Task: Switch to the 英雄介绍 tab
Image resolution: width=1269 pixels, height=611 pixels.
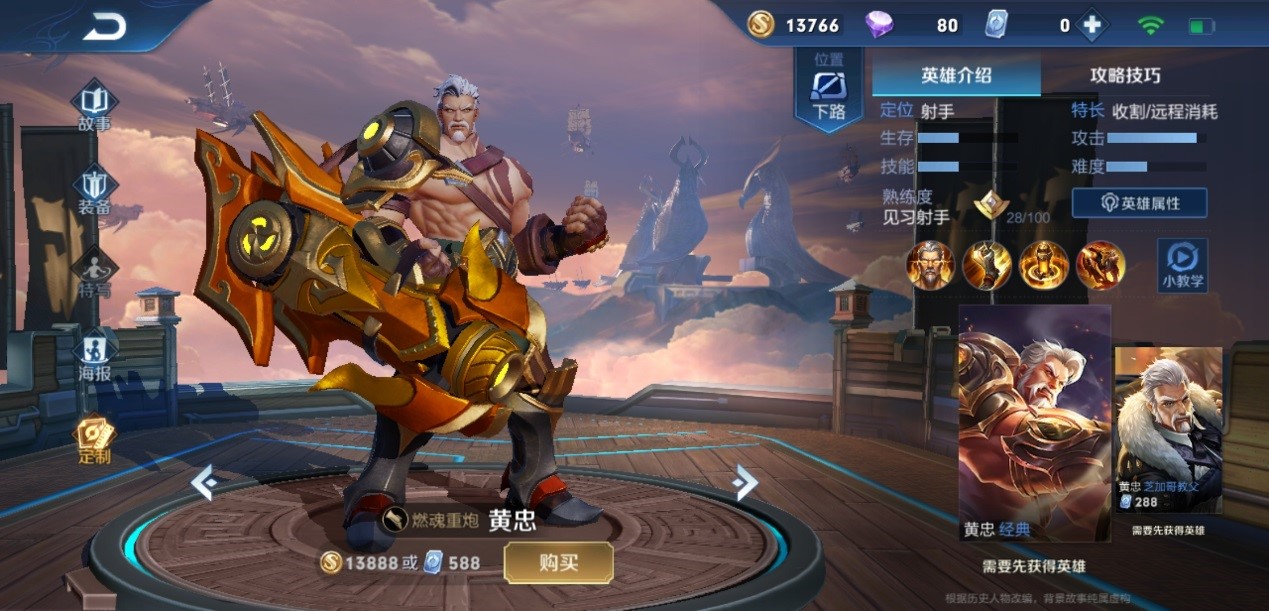Action: click(x=956, y=75)
